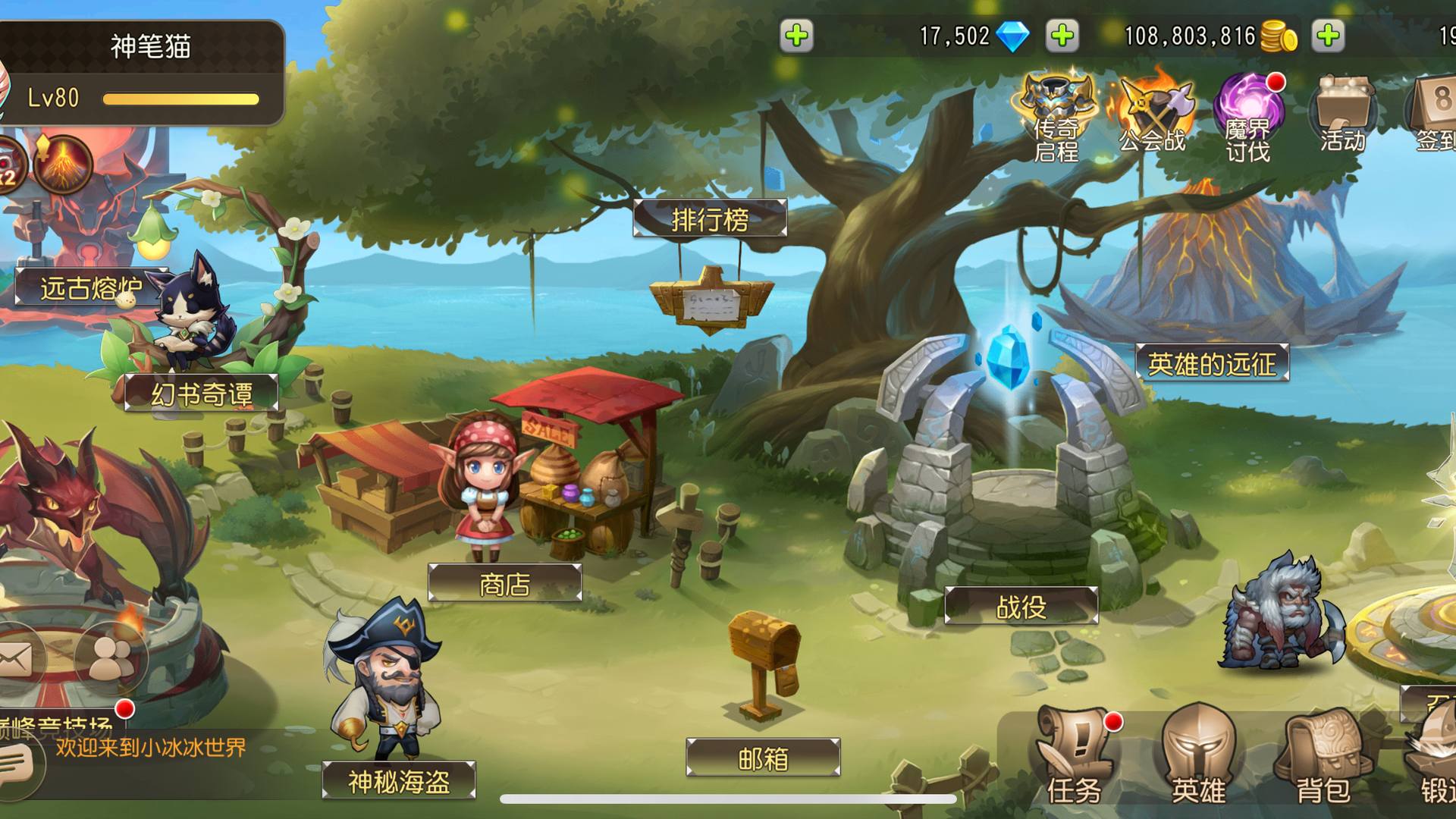1456x819 pixels.
Task: Enter the 商店 shop
Action: pyautogui.click(x=505, y=583)
